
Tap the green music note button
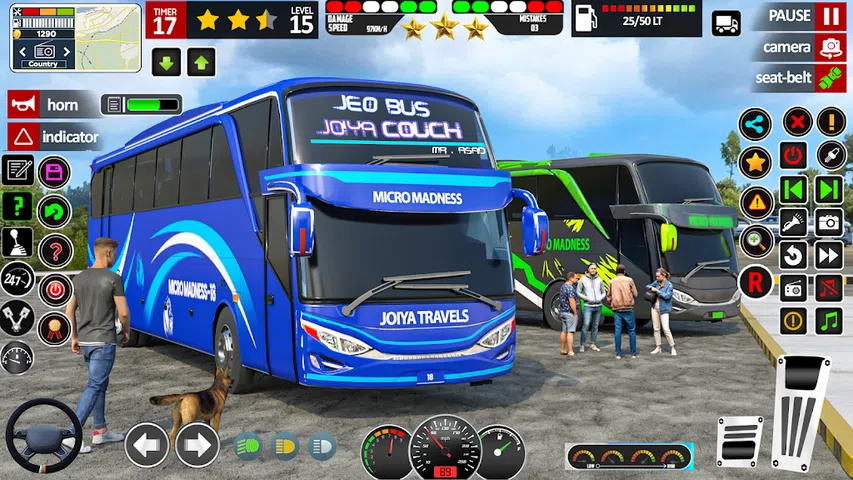(x=830, y=321)
